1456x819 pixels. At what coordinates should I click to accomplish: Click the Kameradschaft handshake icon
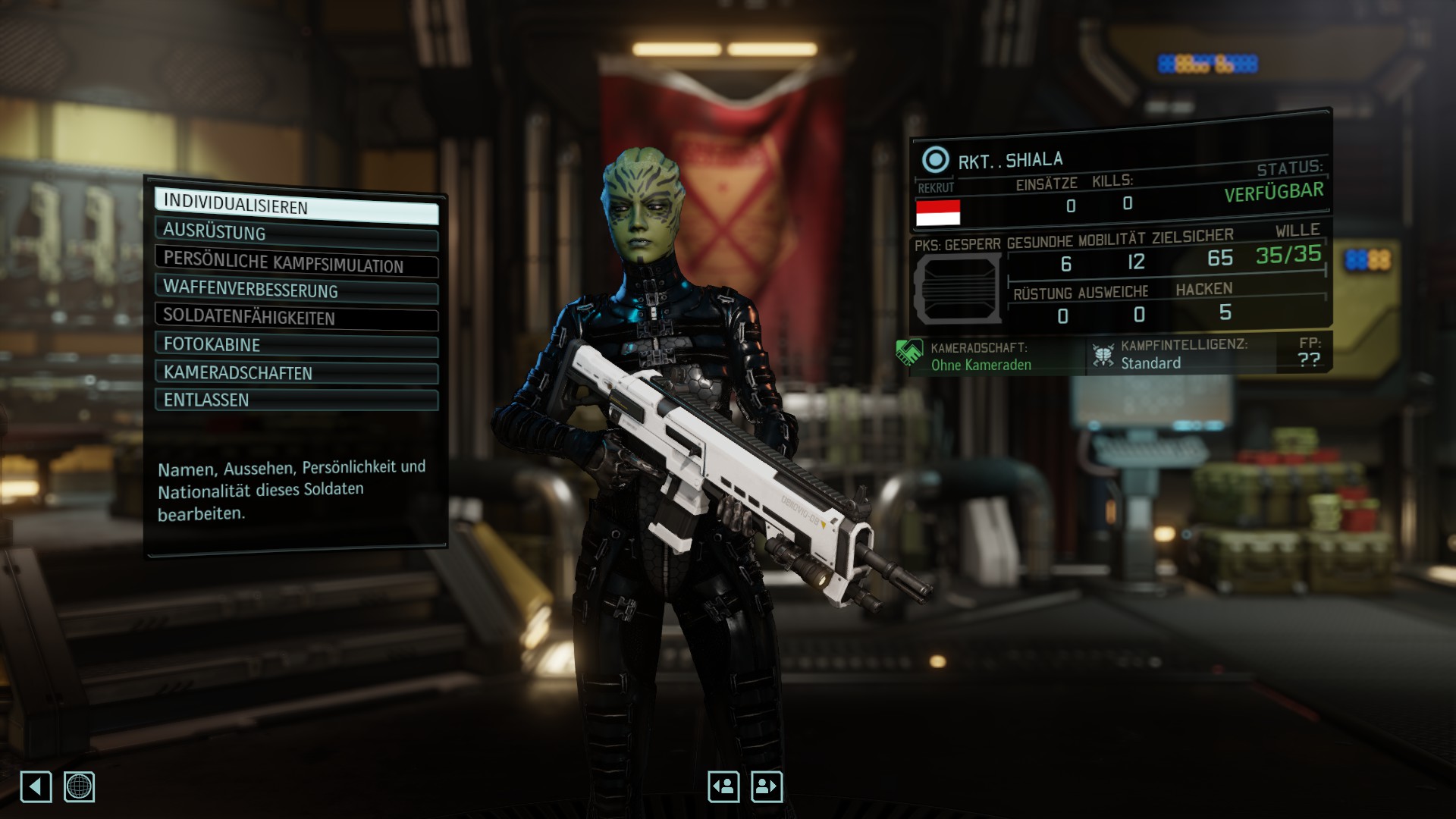(x=908, y=353)
